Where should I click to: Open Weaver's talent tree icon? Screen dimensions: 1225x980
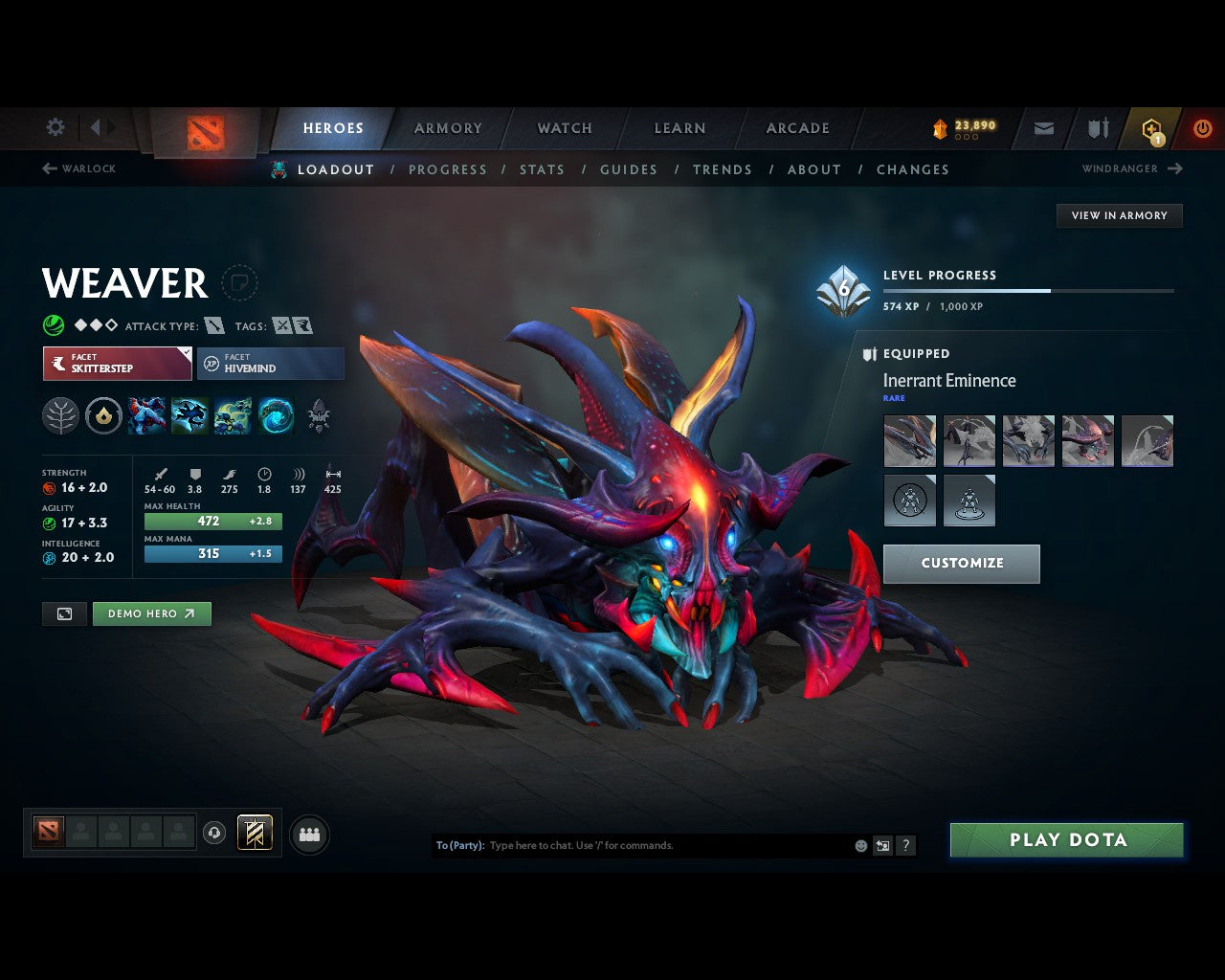(x=60, y=416)
